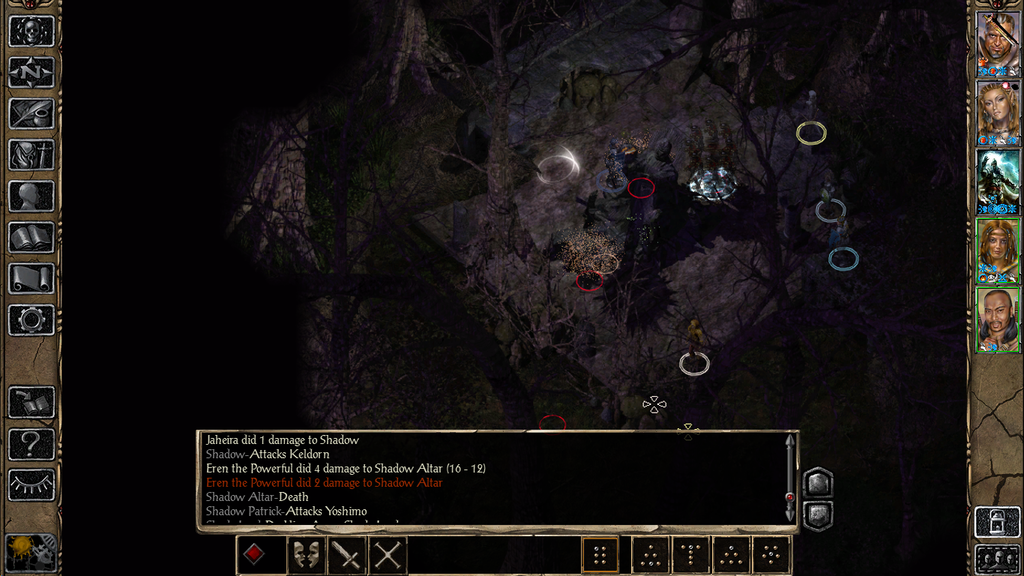Choose the highlighted two-column formation button
This screenshot has height=576, width=1024.
(600, 554)
